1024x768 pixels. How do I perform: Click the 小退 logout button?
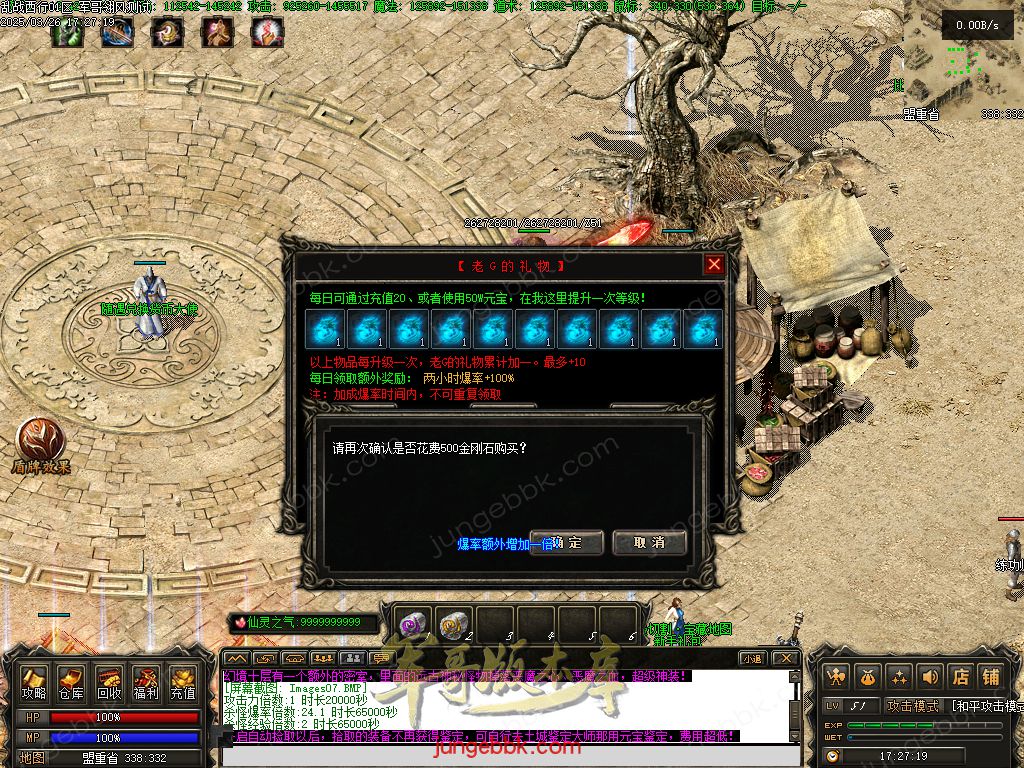[x=752, y=658]
